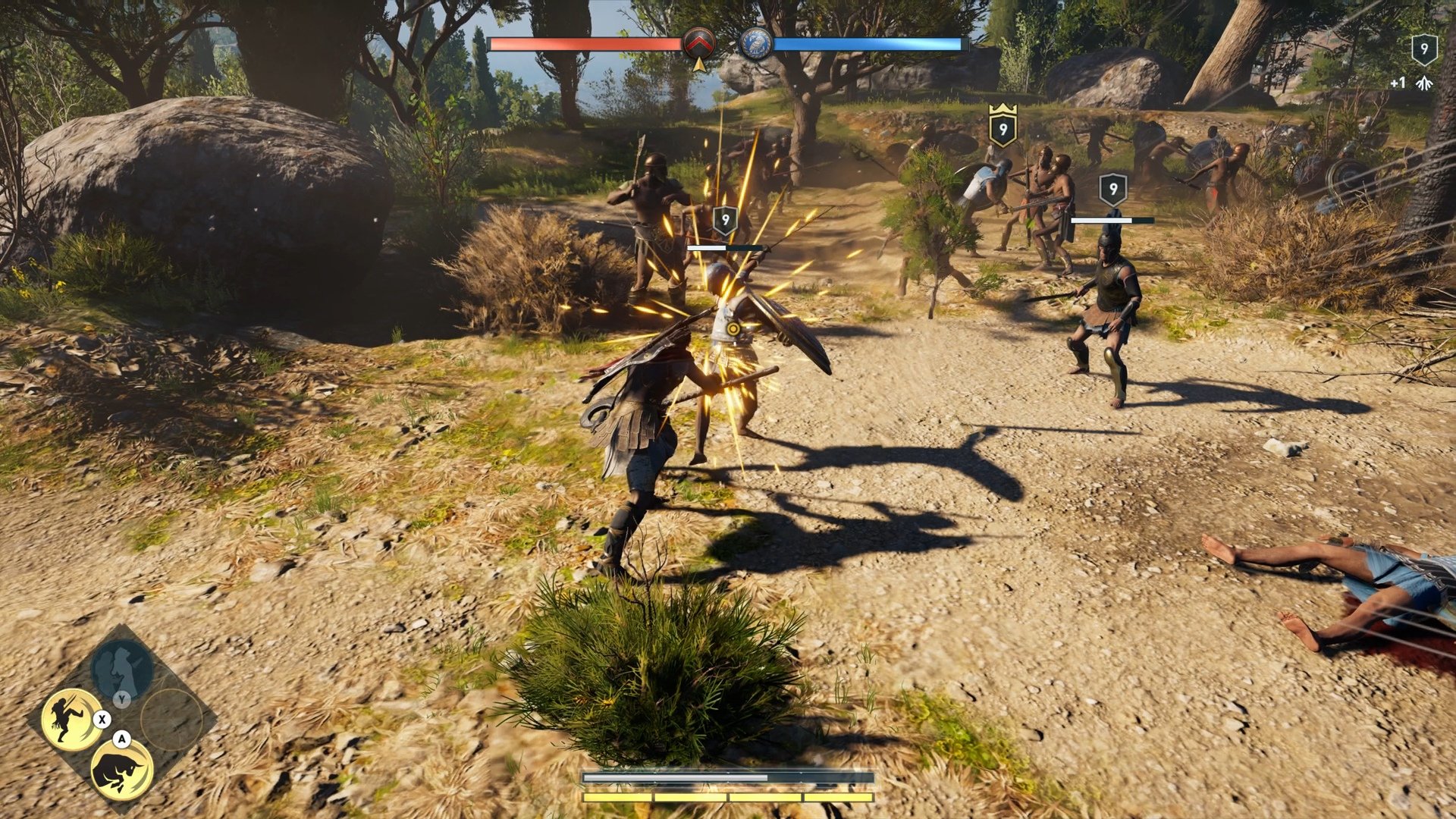Toggle the A button prompt on the ability wheel
The width and height of the screenshot is (1456, 819).
click(121, 738)
